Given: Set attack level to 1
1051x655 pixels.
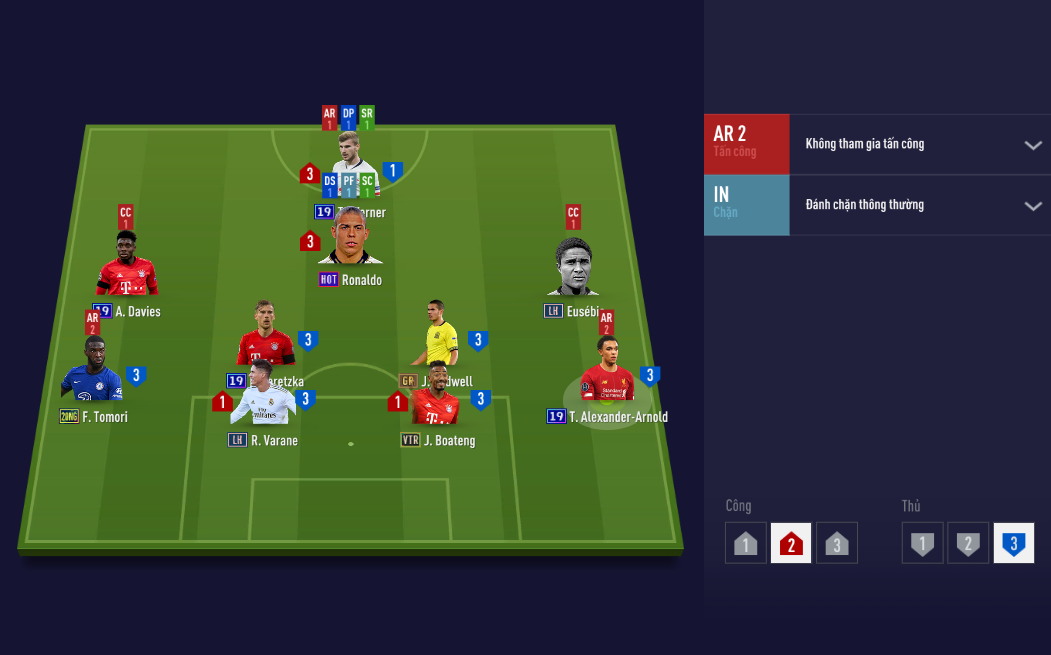Looking at the screenshot, I should (x=746, y=543).
